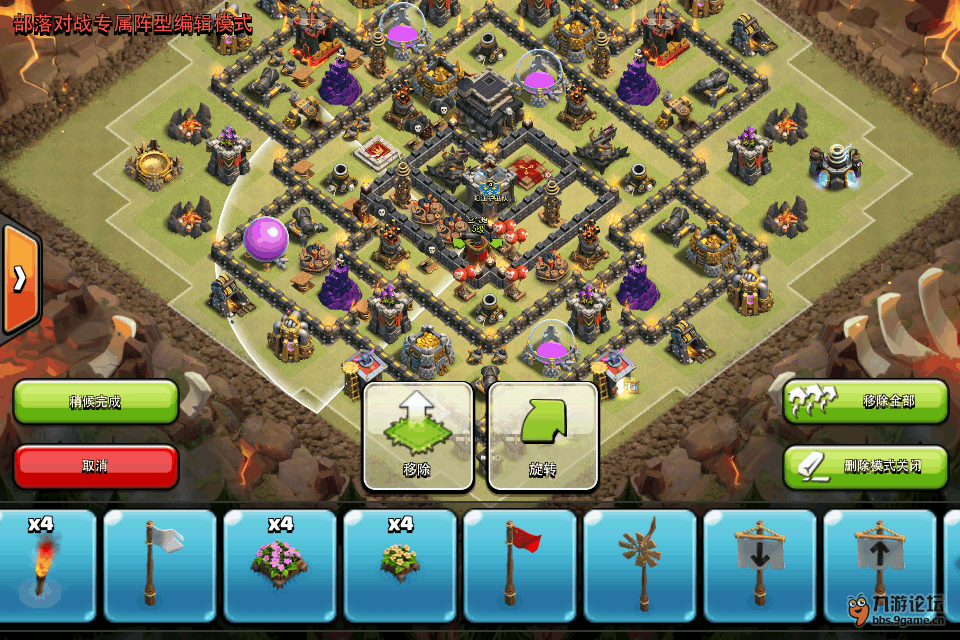The image size is (960, 640).
Task: Toggle the 删除模式关闭 erase mode button
Action: (865, 466)
